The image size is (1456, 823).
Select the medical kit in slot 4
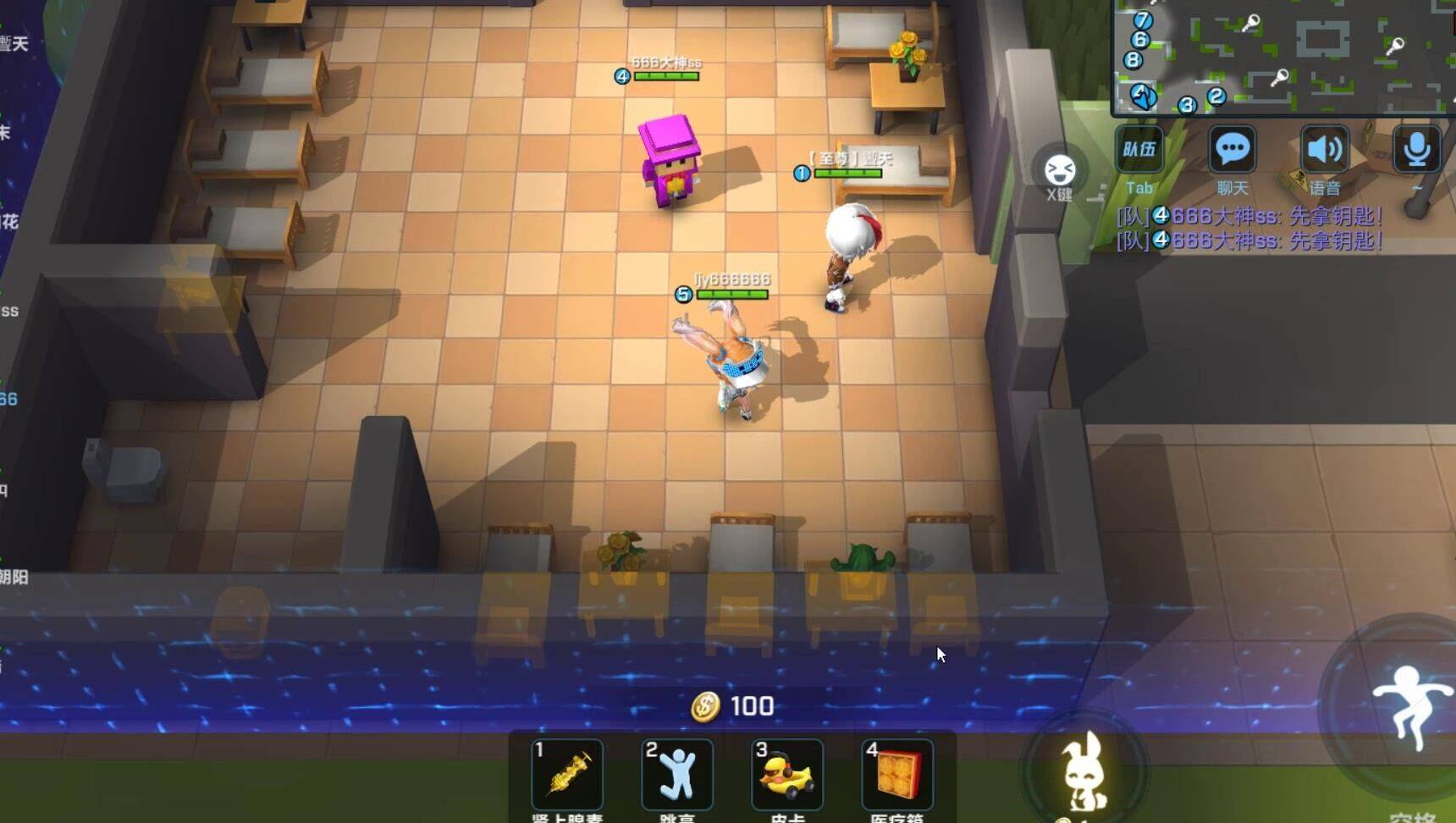tap(897, 775)
